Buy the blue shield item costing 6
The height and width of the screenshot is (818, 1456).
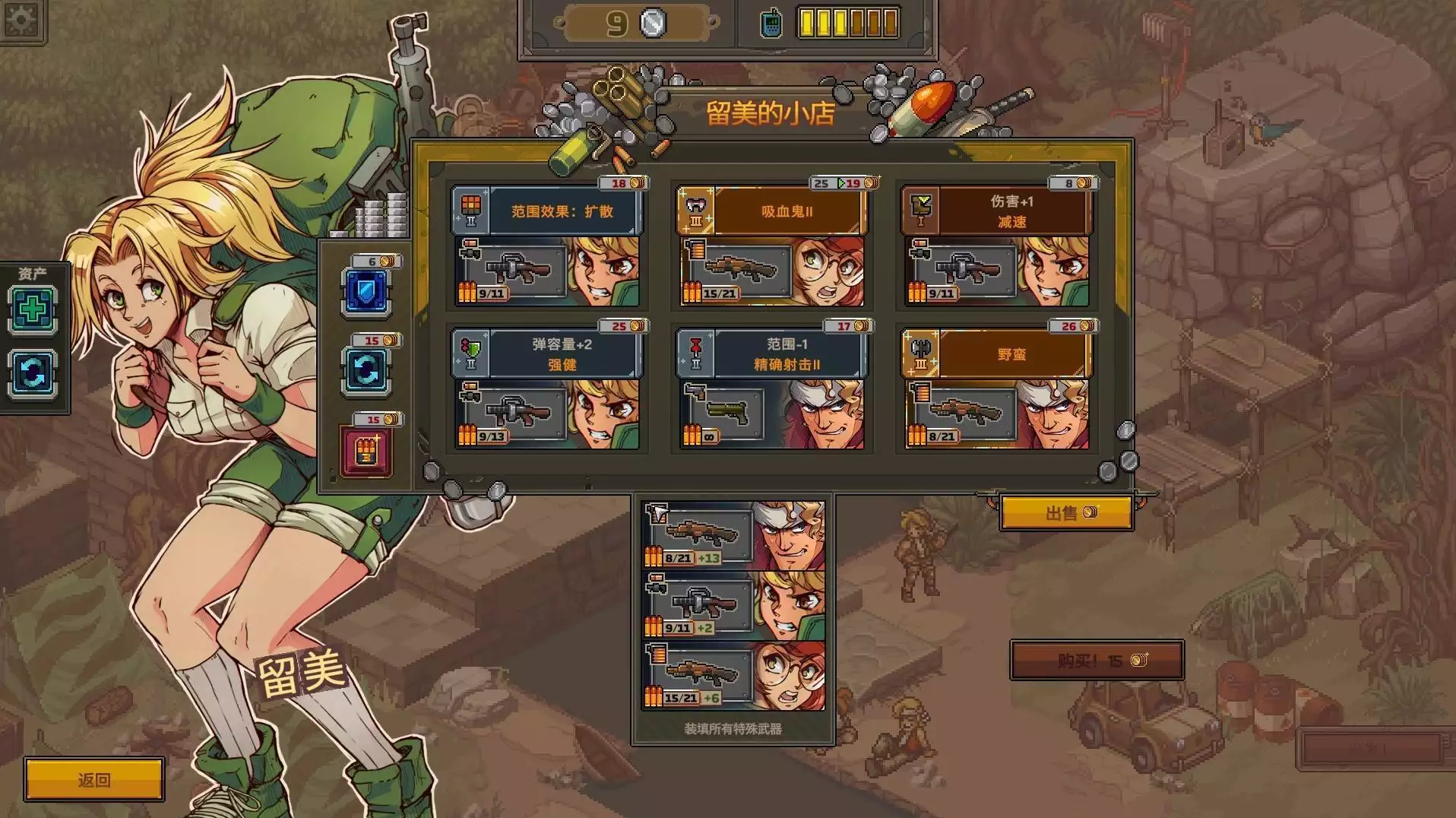[x=367, y=292]
